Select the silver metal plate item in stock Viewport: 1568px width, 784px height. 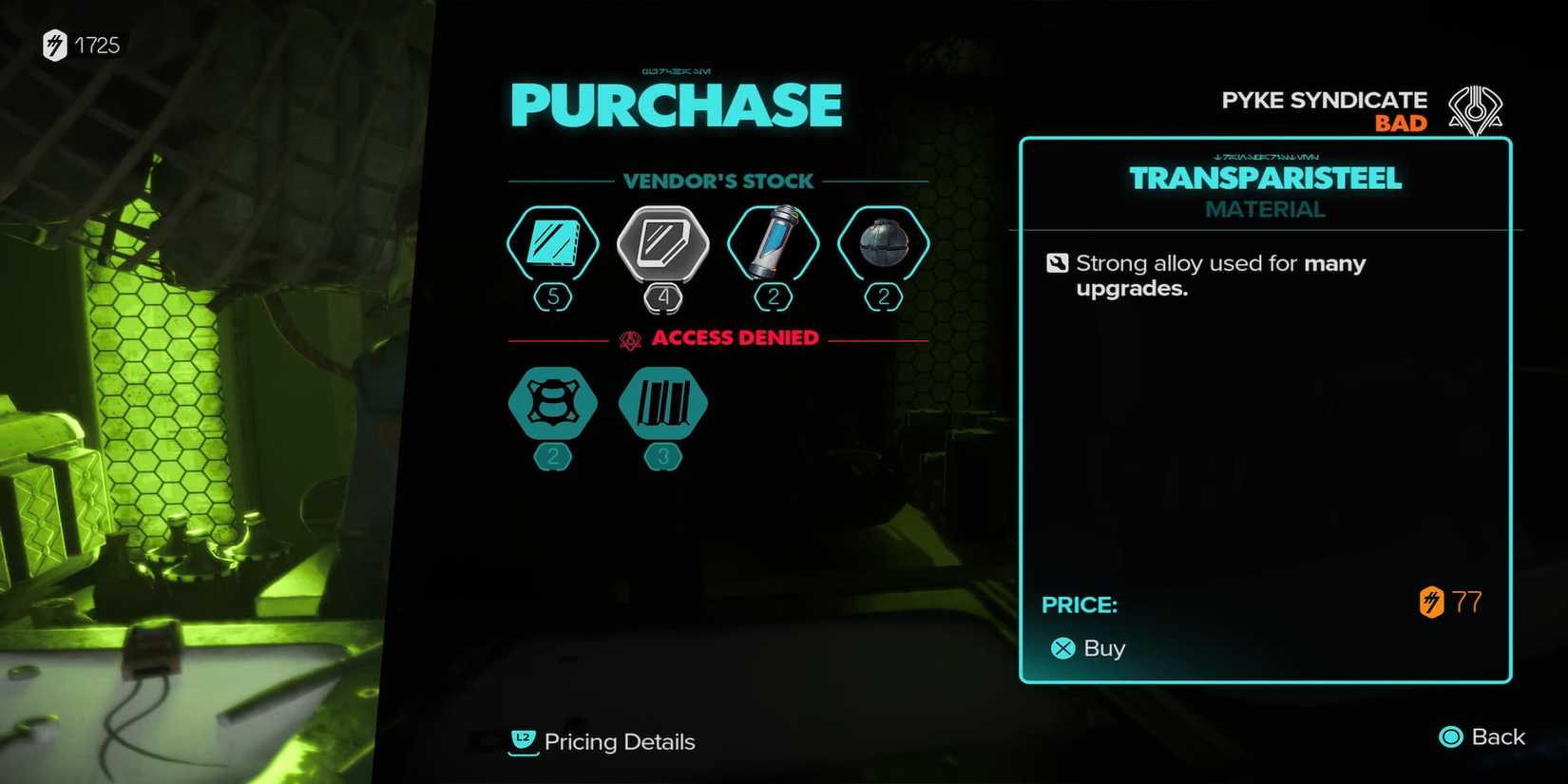click(662, 244)
